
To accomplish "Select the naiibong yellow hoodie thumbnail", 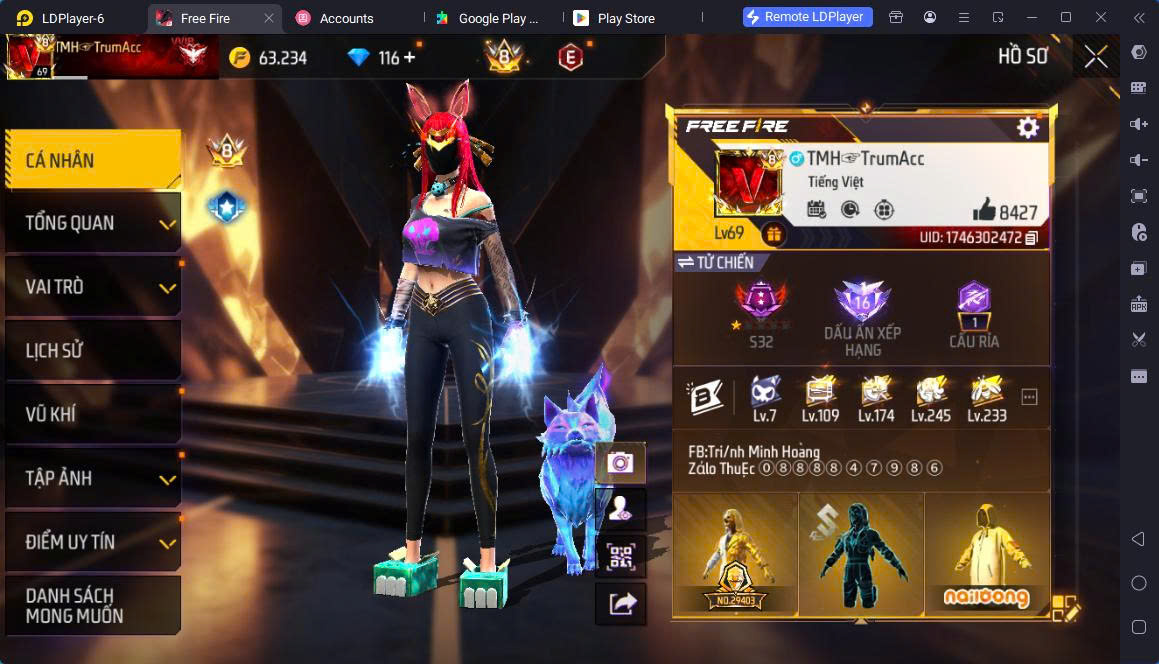I will [986, 553].
